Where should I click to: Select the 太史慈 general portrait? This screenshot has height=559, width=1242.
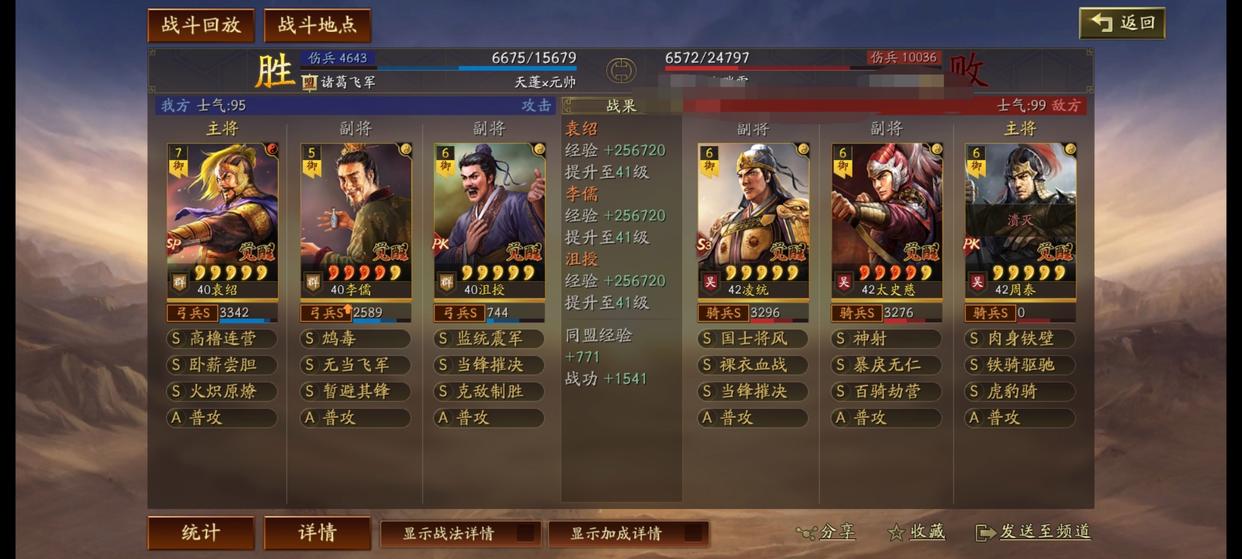[886, 215]
